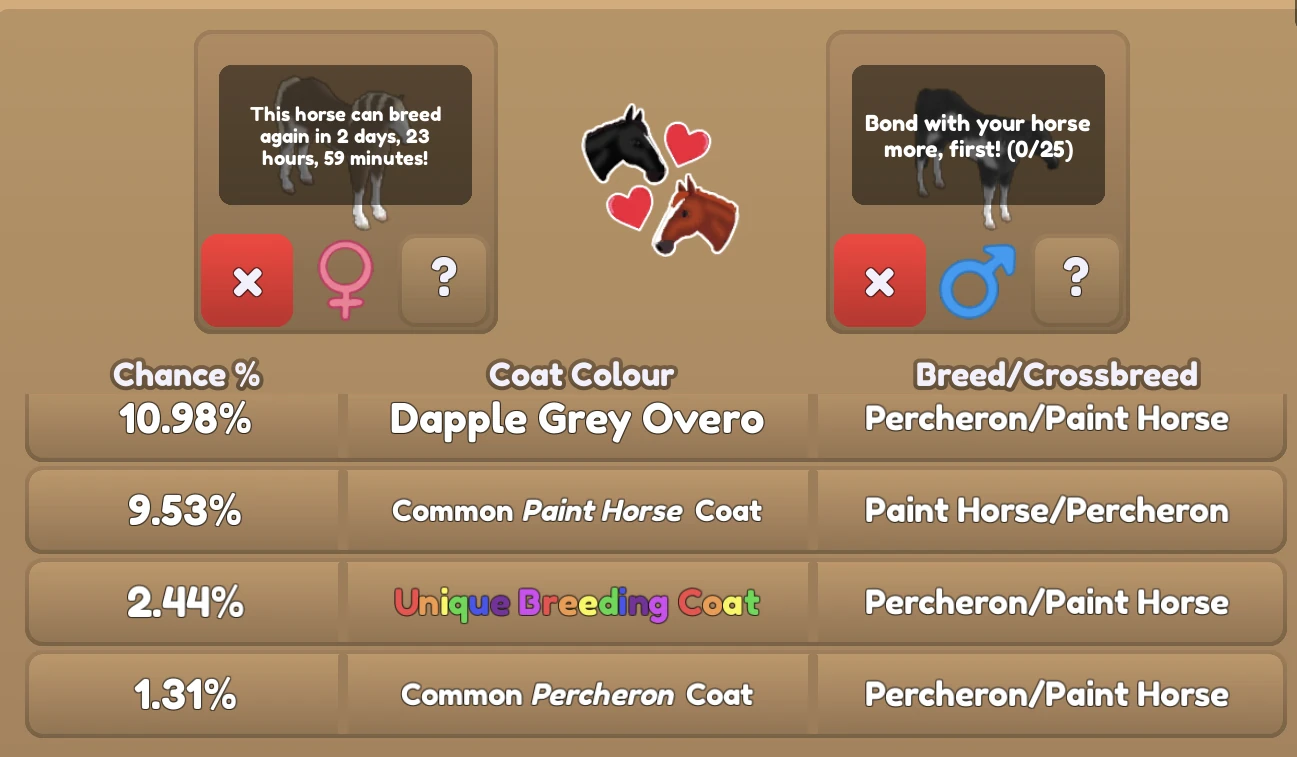The image size is (1297, 757).
Task: Remove the male horse with the red X
Action: pos(879,281)
